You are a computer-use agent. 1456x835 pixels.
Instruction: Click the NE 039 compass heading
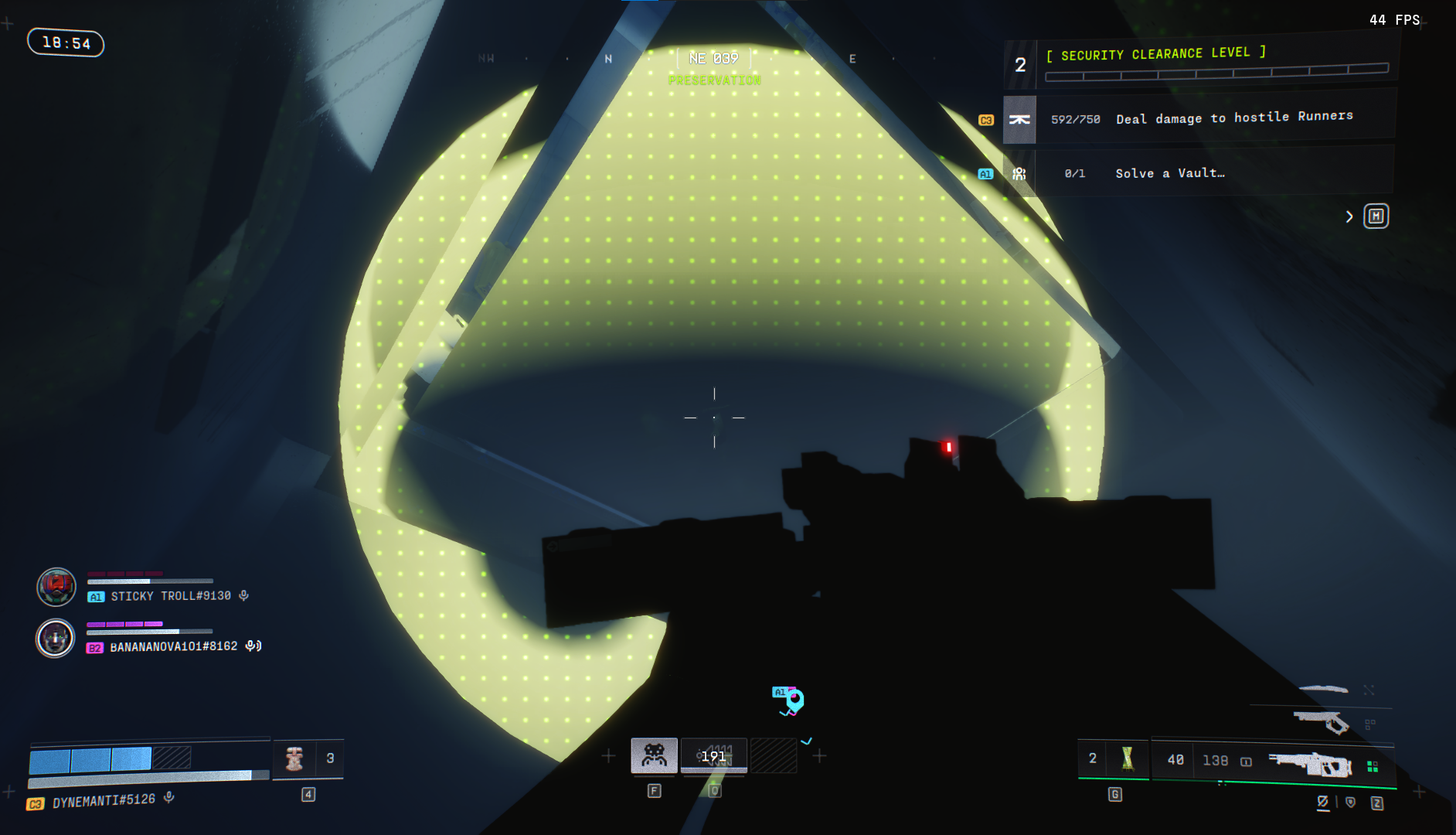coord(713,59)
